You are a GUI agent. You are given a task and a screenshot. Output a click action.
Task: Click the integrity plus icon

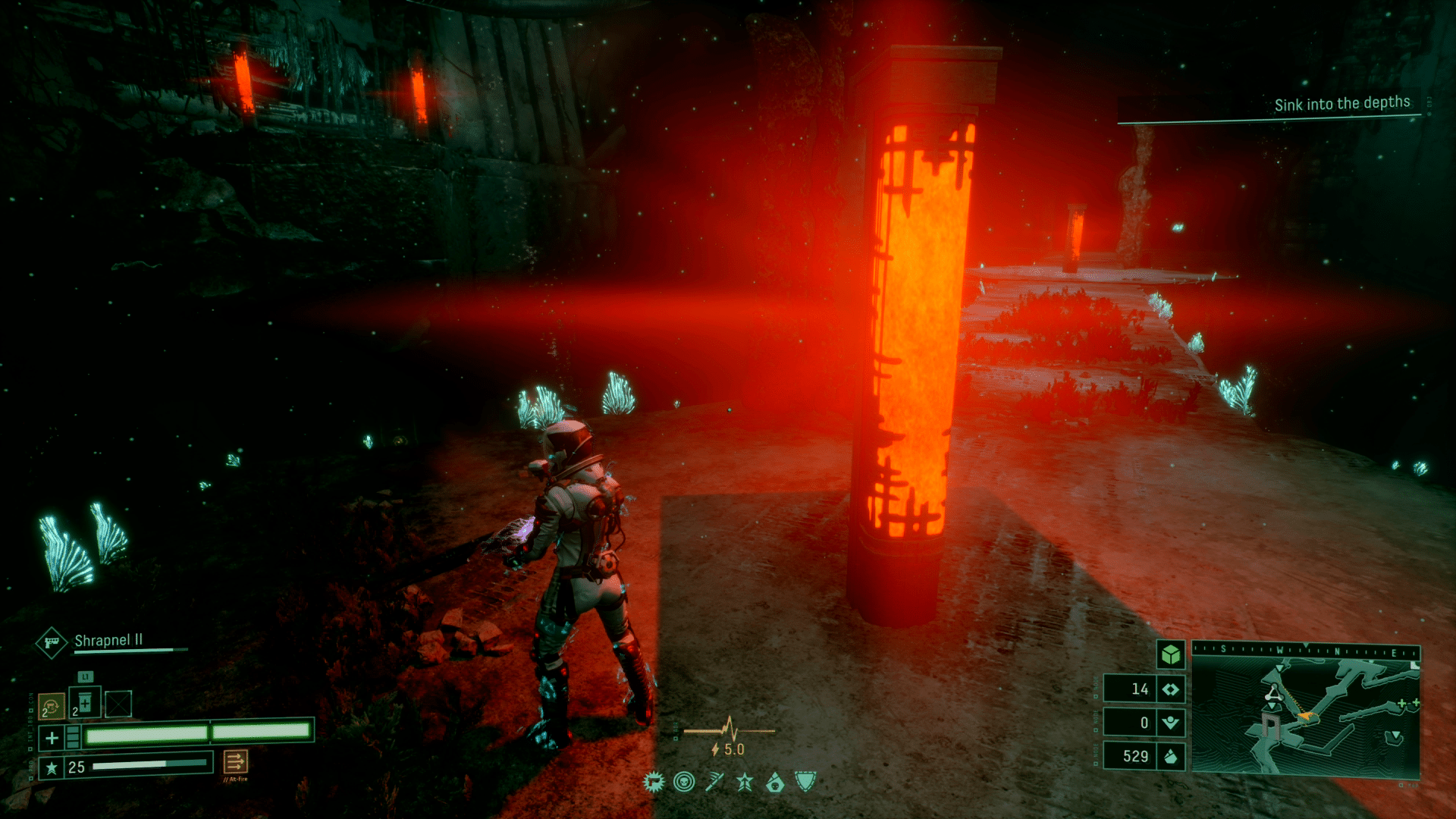[x=52, y=737]
